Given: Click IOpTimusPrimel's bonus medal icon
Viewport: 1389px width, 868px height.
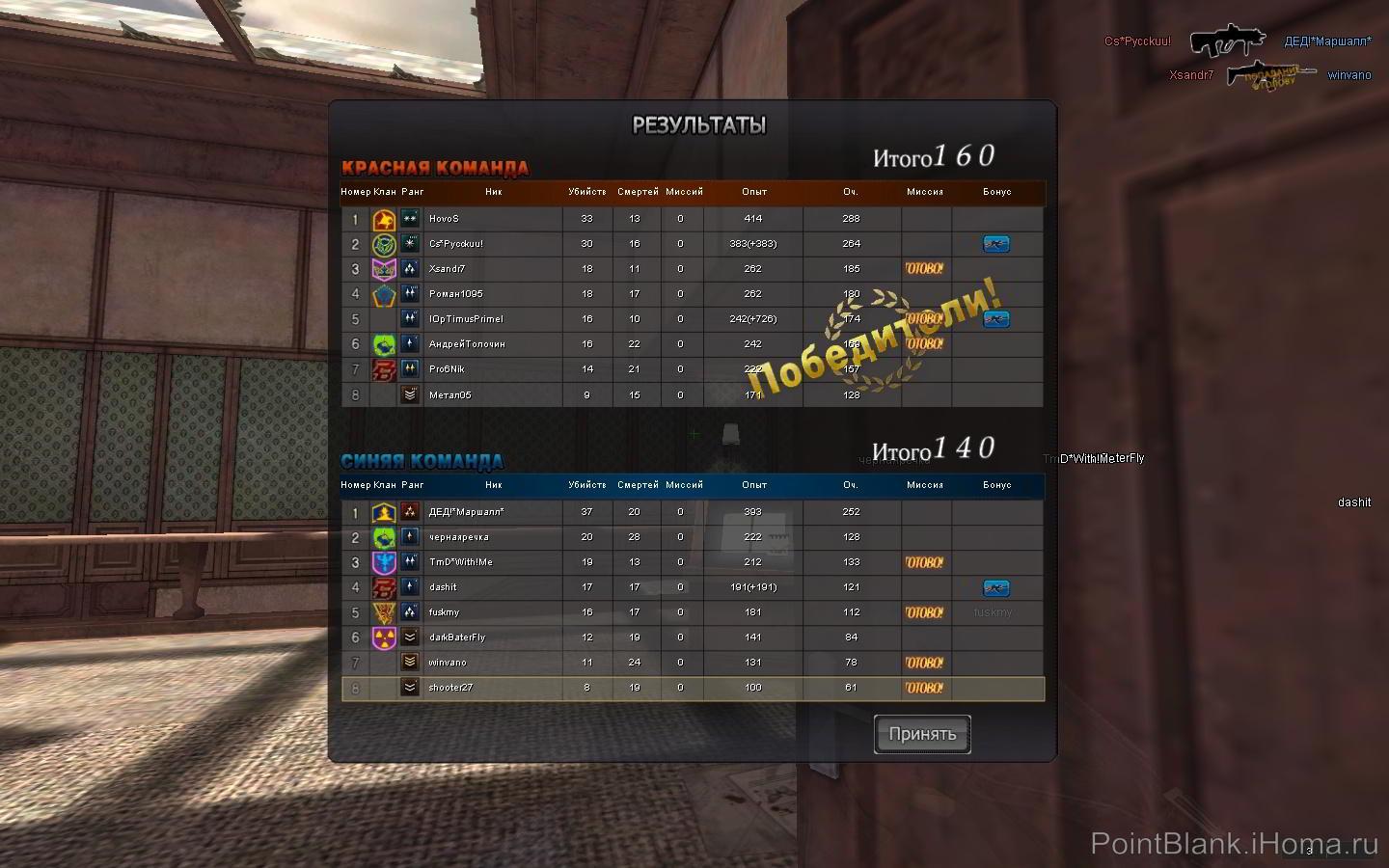Looking at the screenshot, I should pyautogui.click(x=996, y=319).
